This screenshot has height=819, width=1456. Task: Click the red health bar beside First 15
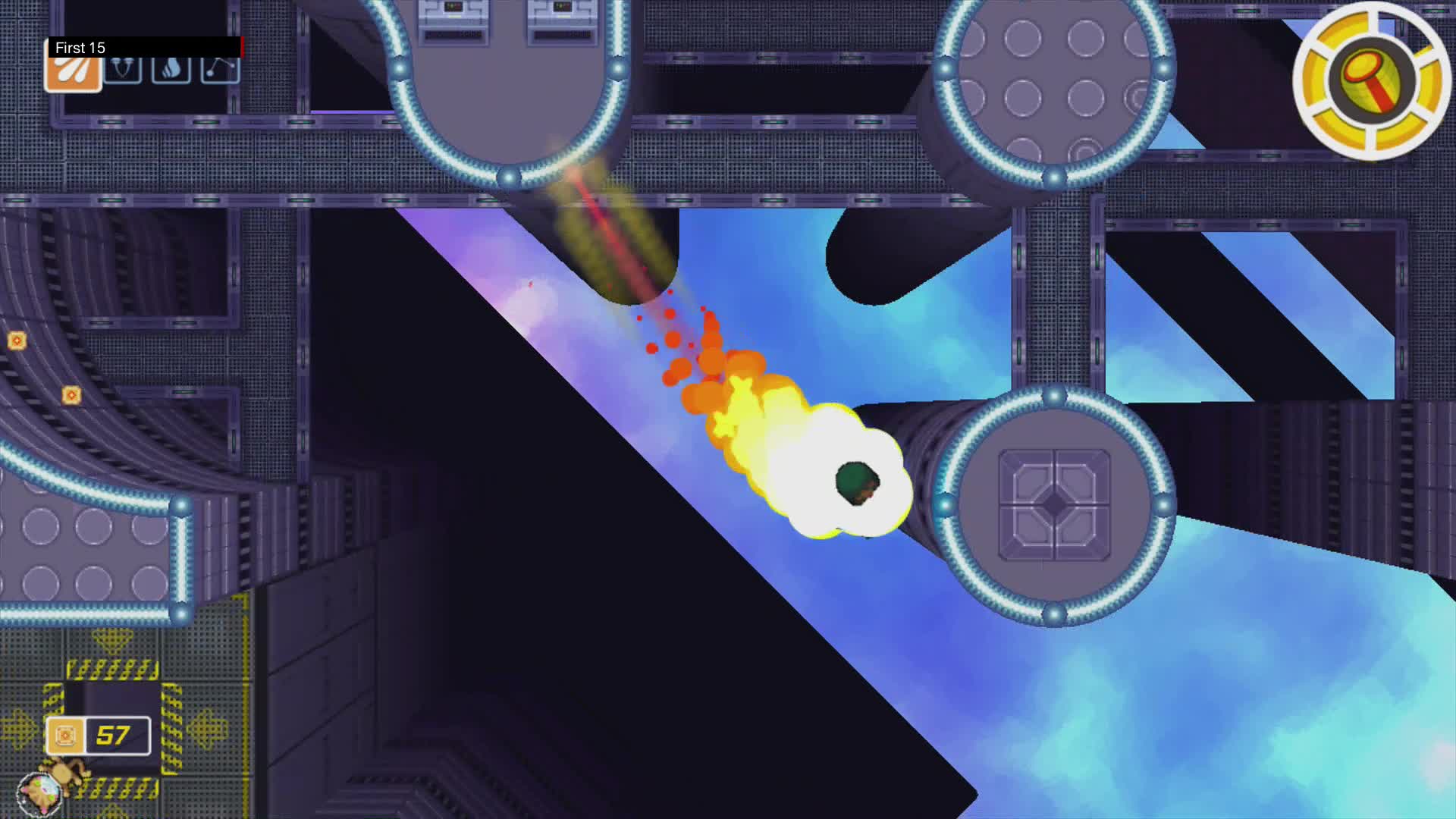point(241,48)
